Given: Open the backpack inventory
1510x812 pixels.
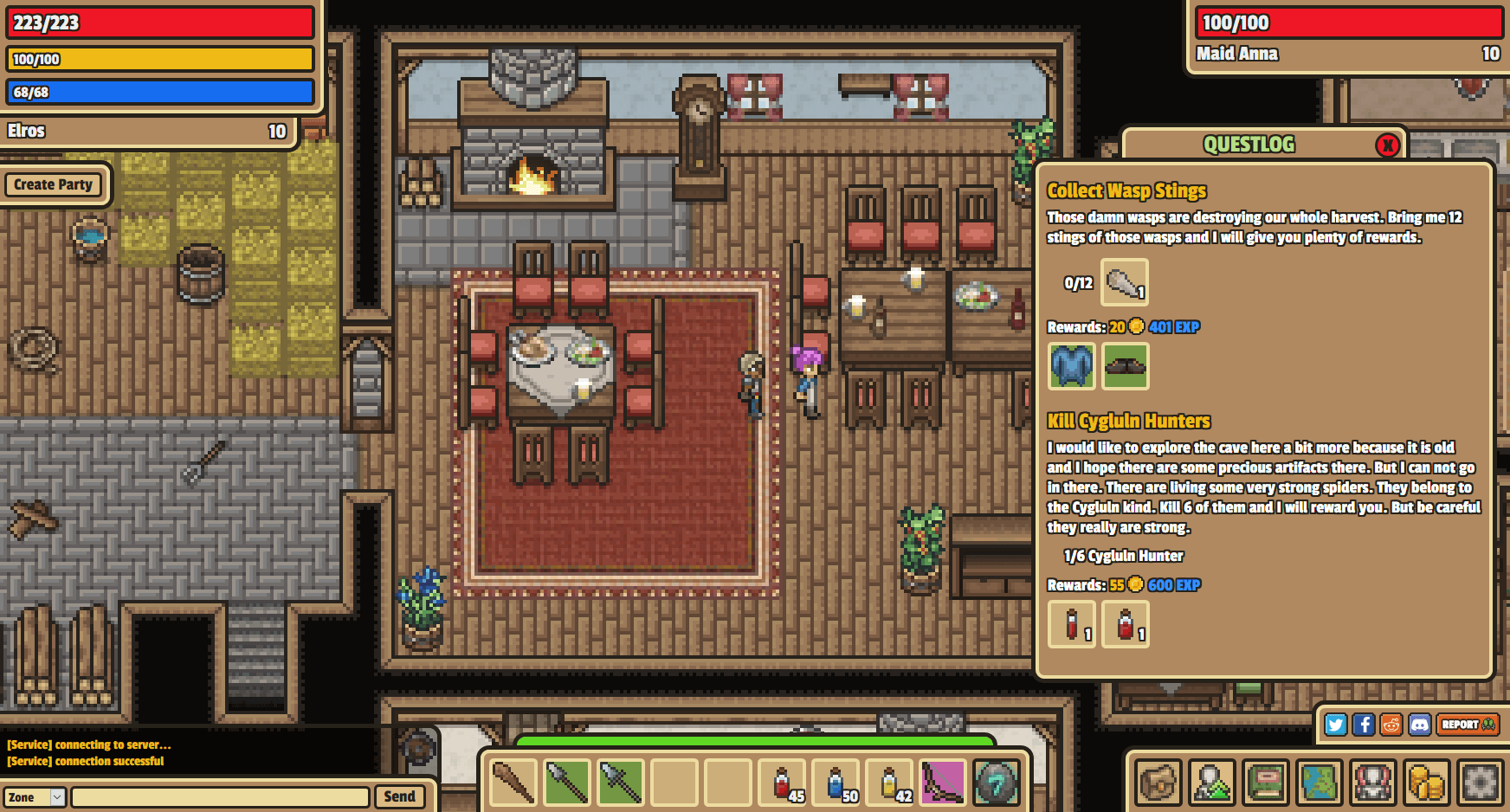Looking at the screenshot, I should [x=1158, y=783].
